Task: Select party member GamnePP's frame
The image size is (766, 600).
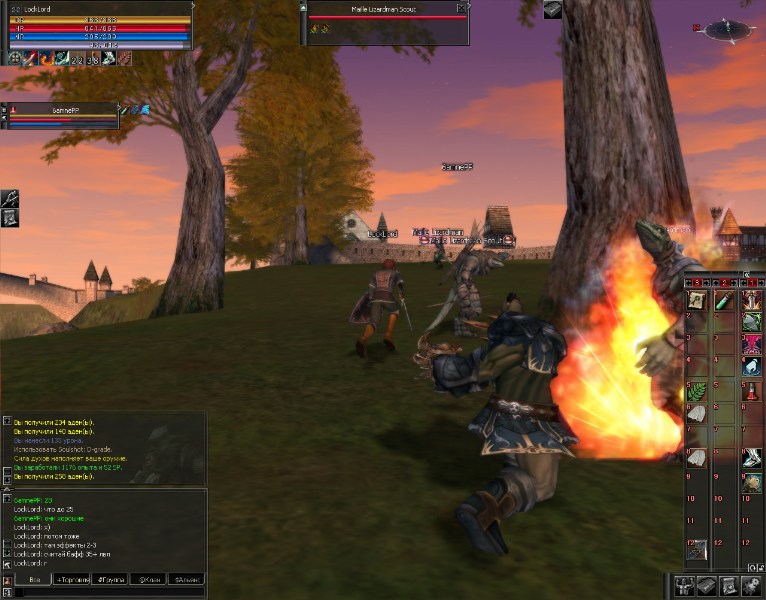Action: point(60,115)
